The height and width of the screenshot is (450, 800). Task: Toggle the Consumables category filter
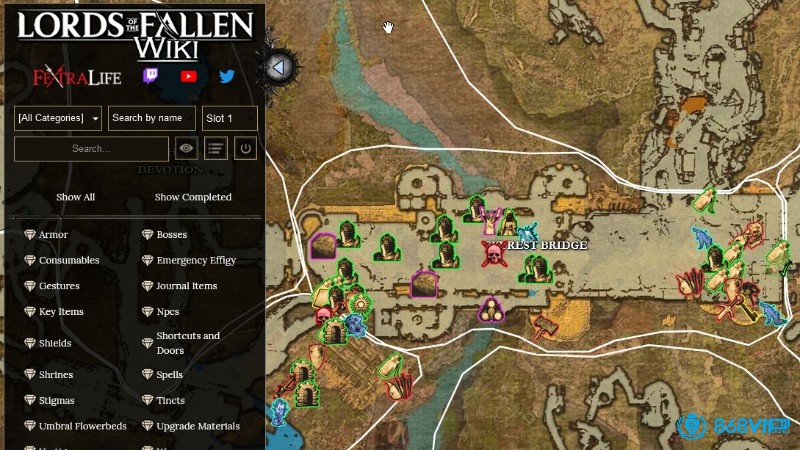[x=68, y=261]
